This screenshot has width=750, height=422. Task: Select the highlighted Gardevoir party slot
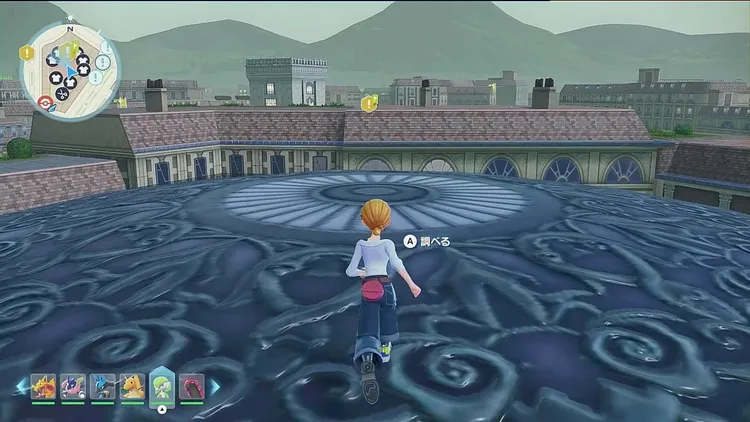tap(162, 386)
